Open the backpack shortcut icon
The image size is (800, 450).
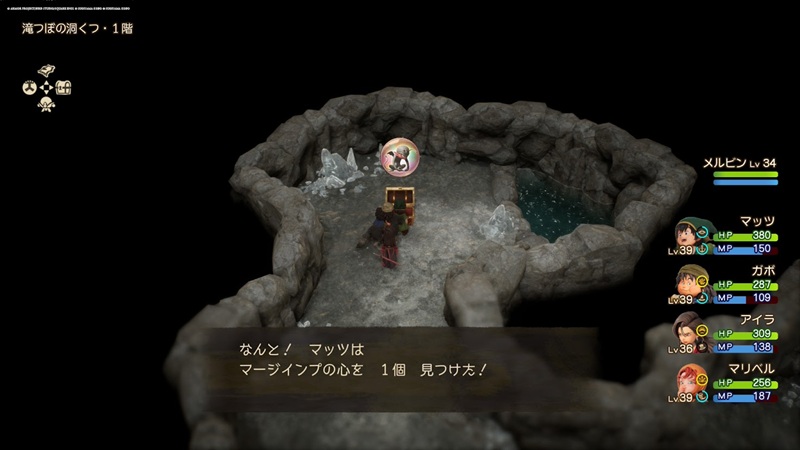point(64,87)
